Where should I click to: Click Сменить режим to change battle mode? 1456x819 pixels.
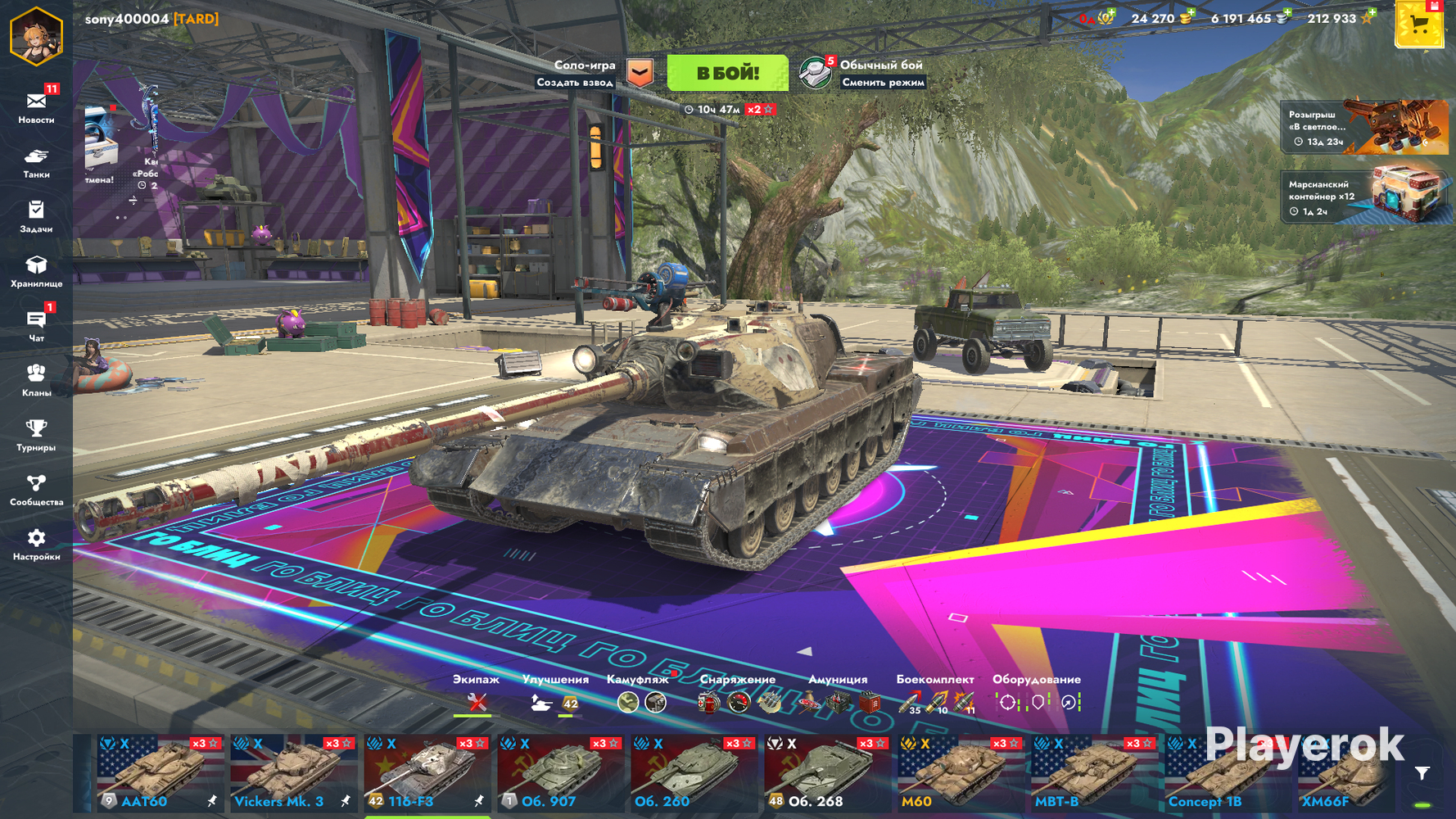tap(883, 82)
